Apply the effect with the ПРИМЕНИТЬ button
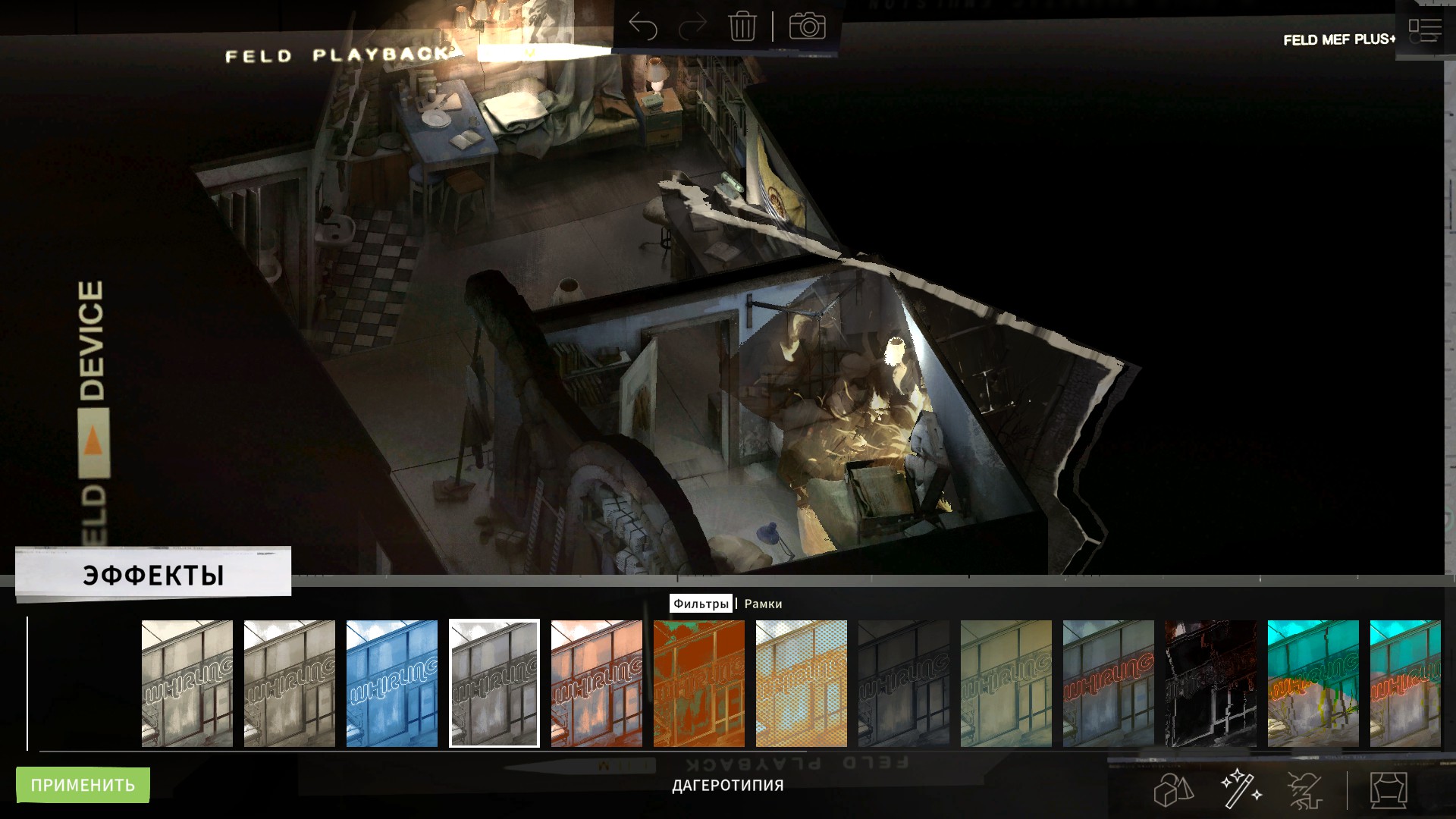The image size is (1456, 819). point(83,785)
